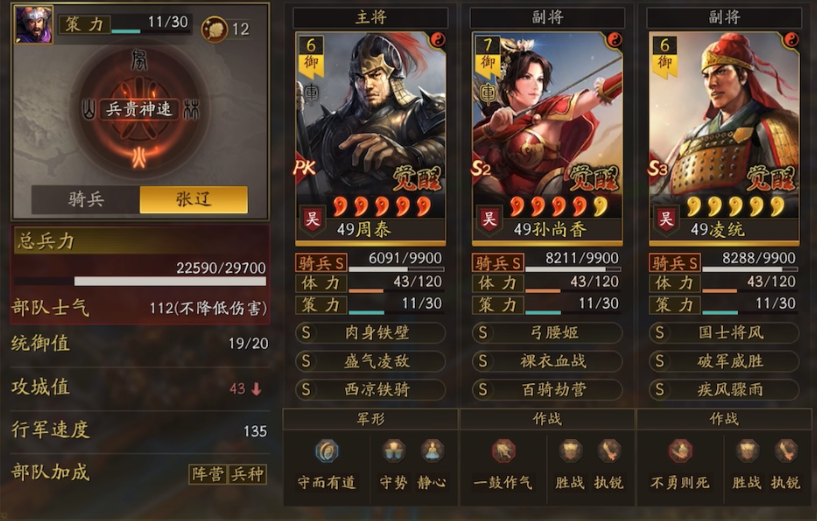Inspect the 弓腰姬 skill

(x=547, y=333)
